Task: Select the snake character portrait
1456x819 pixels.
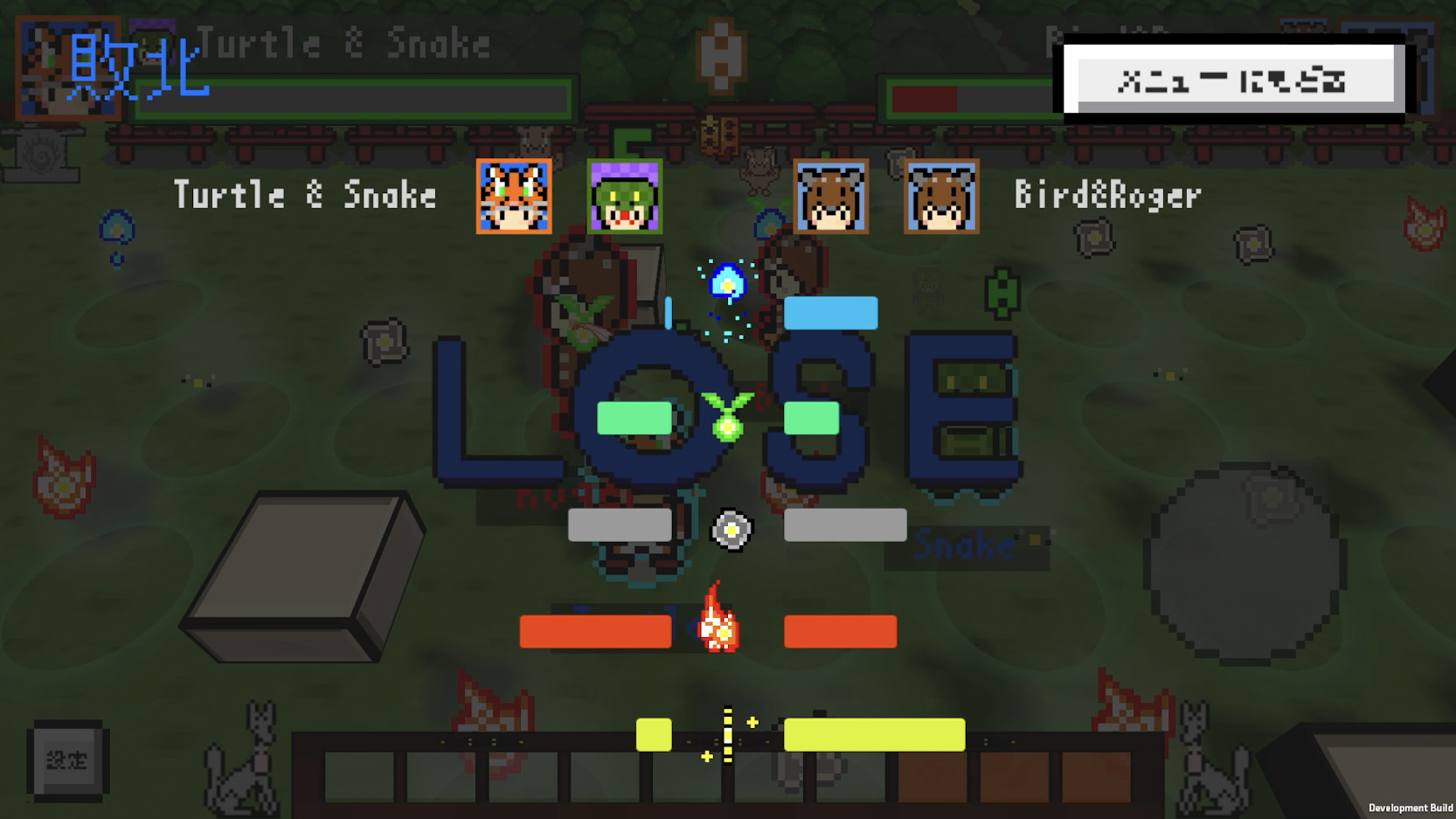Action: 624,197
